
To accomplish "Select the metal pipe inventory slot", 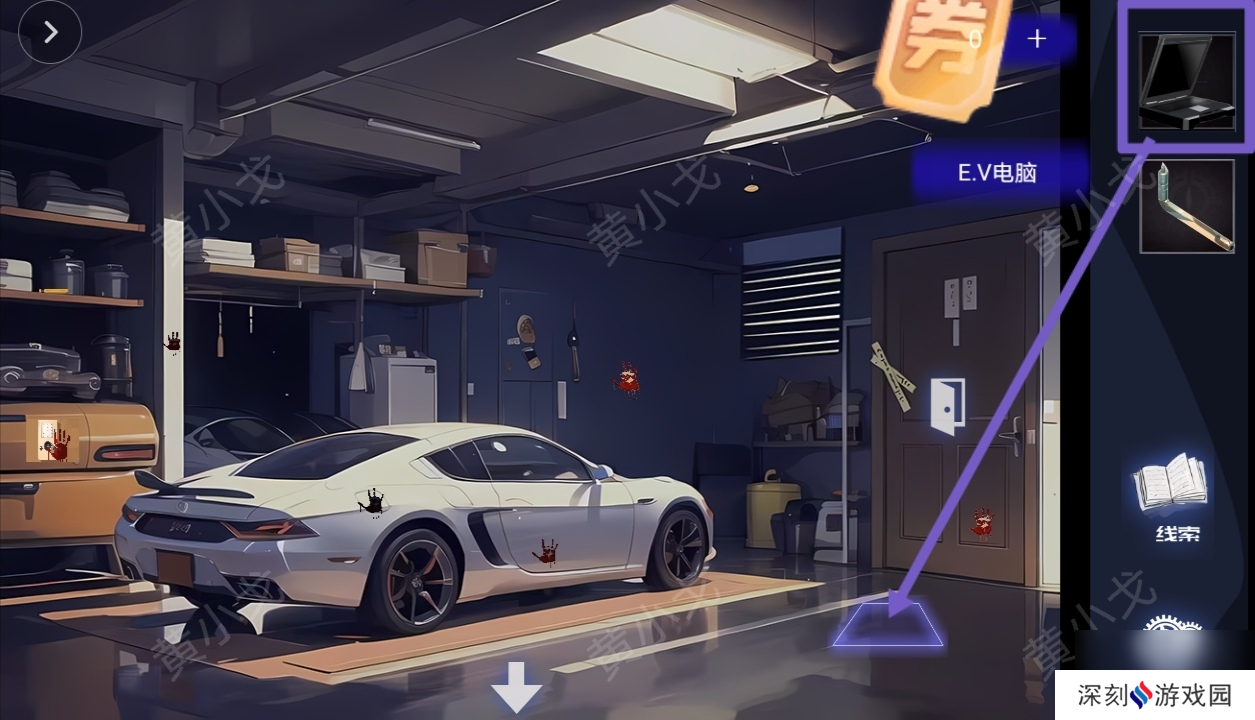I will point(1187,206).
